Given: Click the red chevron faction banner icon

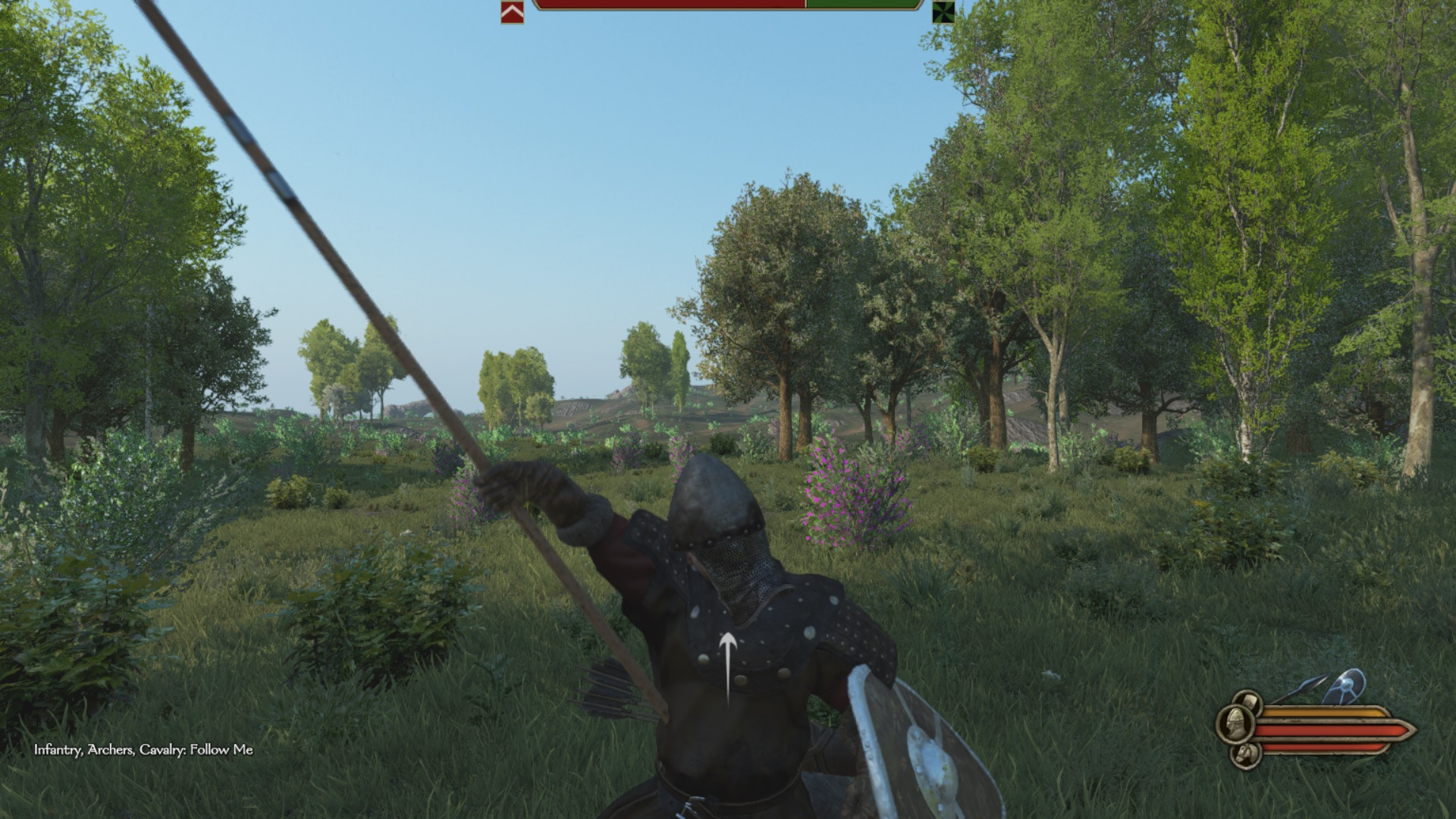Looking at the screenshot, I should (x=512, y=13).
